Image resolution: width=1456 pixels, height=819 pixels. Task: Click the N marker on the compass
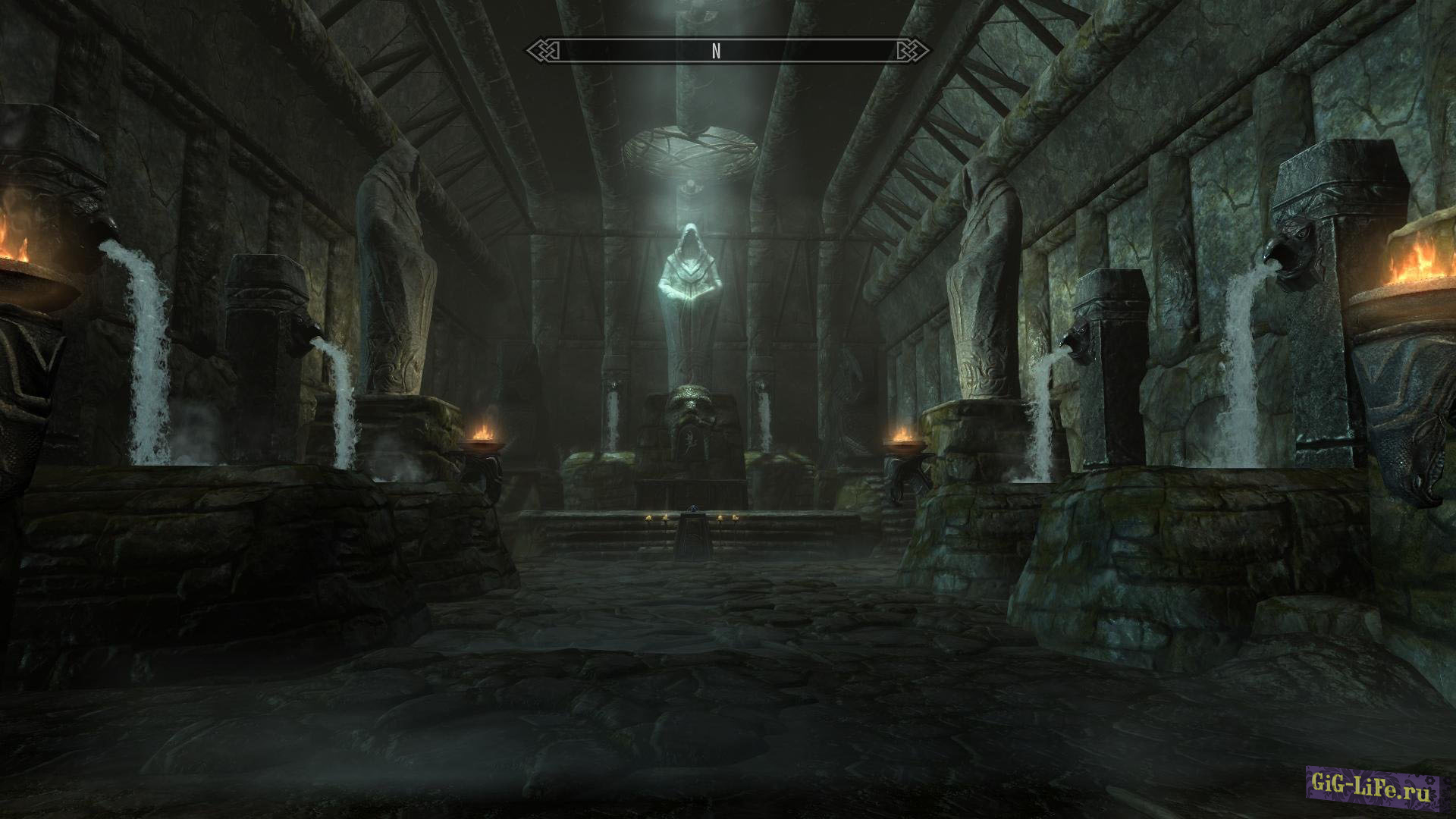716,52
